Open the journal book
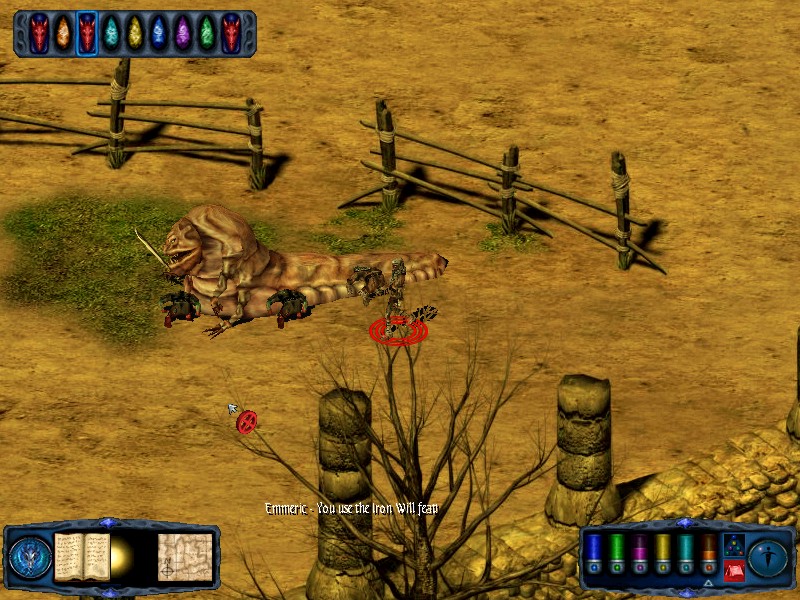The image size is (800, 600). pos(81,556)
